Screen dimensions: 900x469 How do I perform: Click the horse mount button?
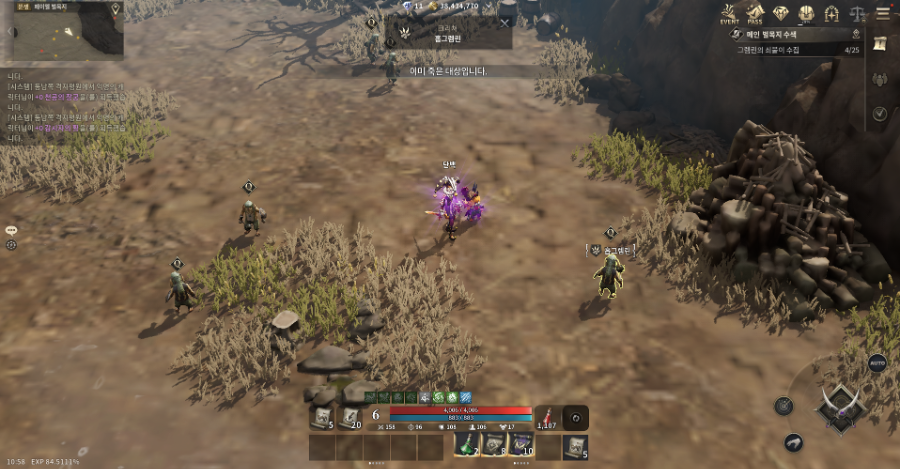point(793,441)
